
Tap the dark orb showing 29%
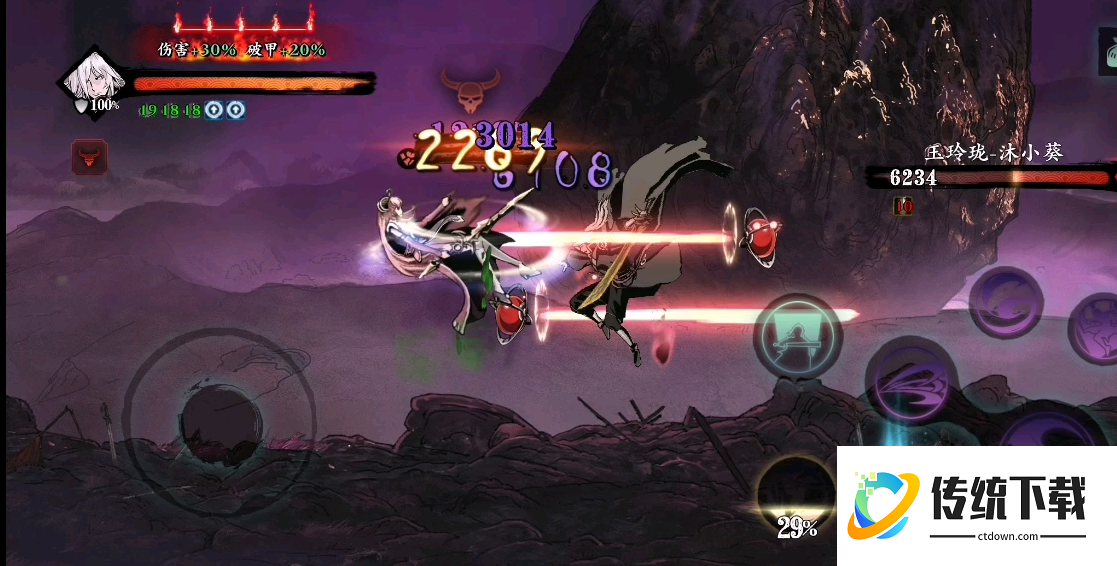point(795,497)
